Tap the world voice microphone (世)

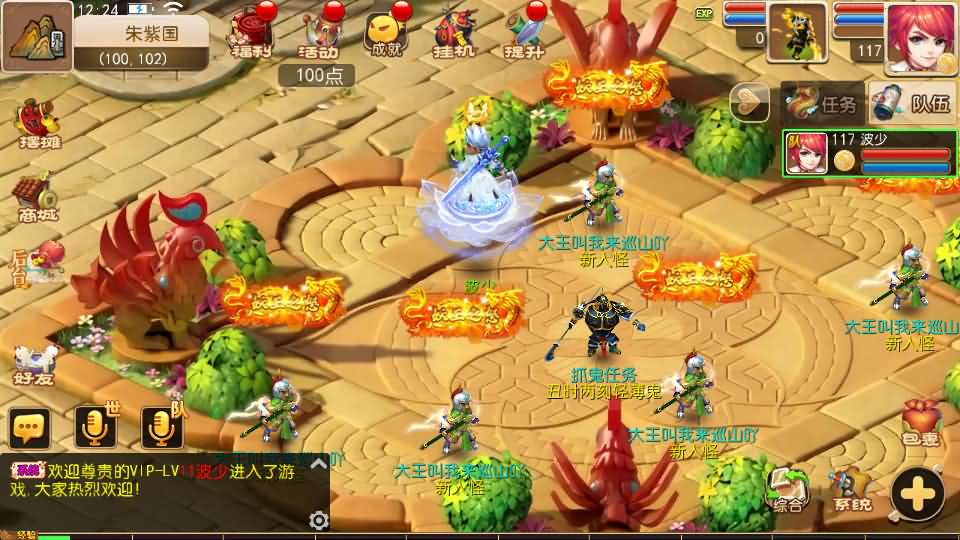click(96, 428)
